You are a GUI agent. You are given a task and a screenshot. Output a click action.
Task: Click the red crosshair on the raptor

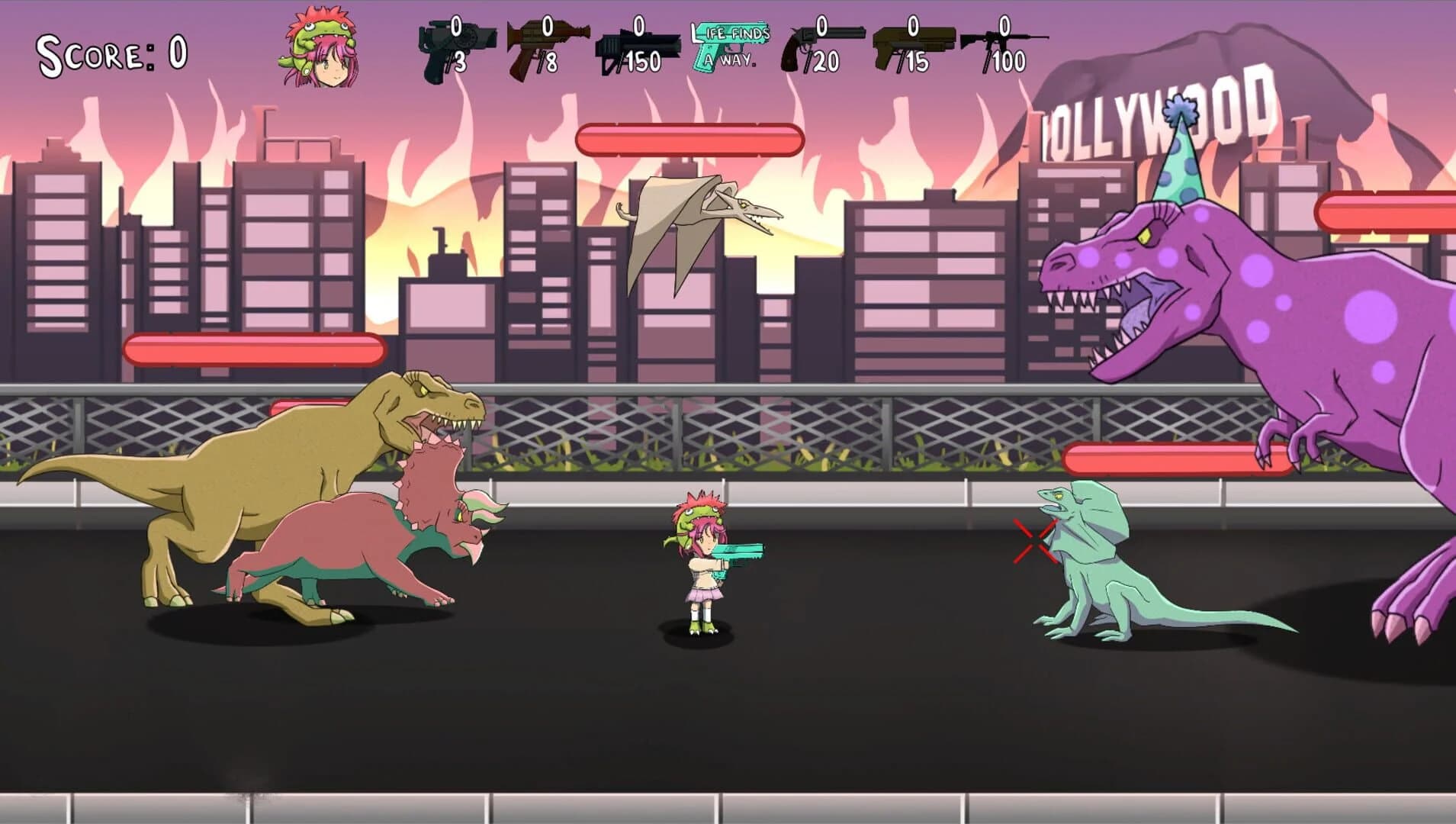pyautogui.click(x=1037, y=542)
